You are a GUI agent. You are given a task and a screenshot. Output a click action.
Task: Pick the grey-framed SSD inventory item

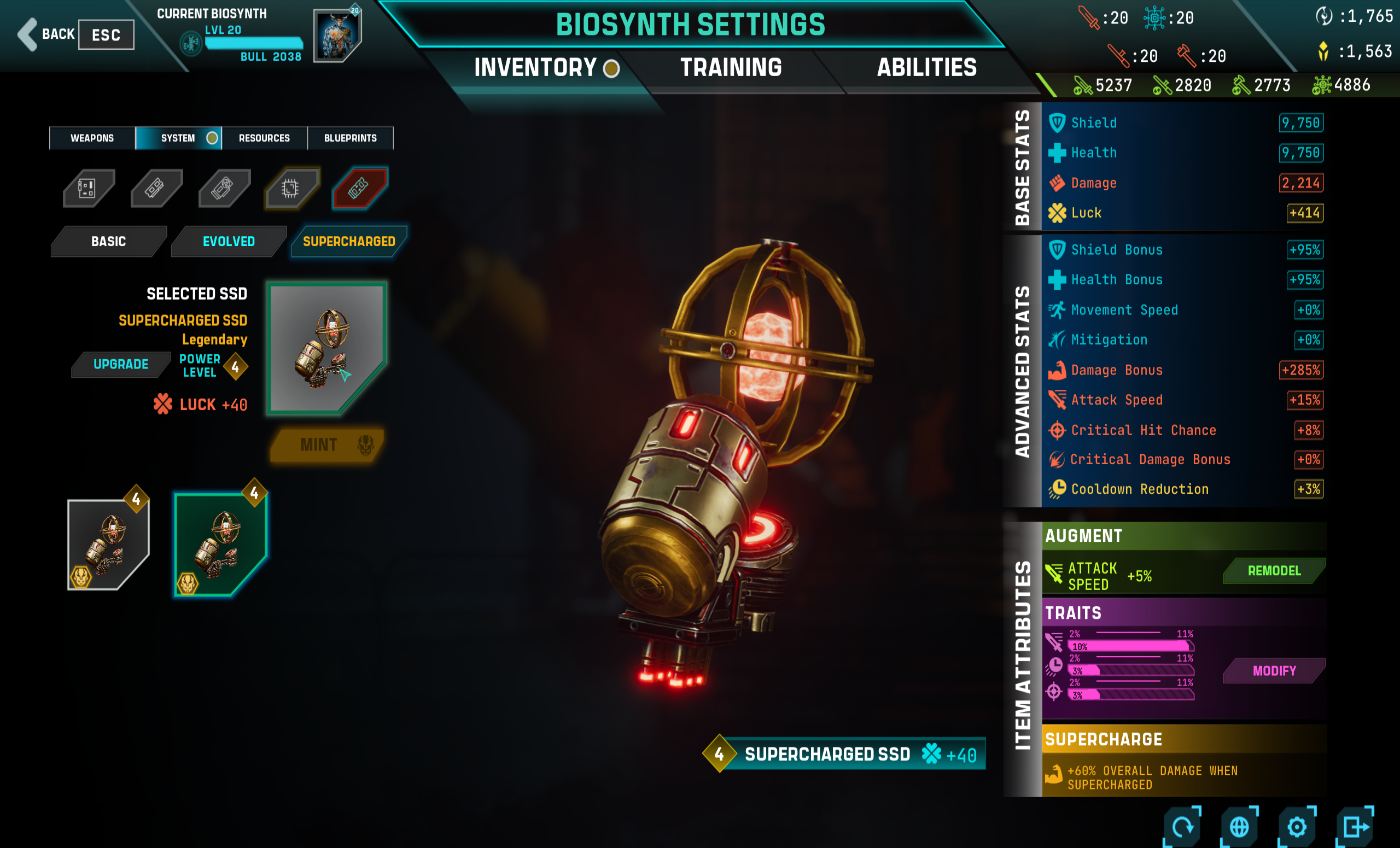[108, 544]
